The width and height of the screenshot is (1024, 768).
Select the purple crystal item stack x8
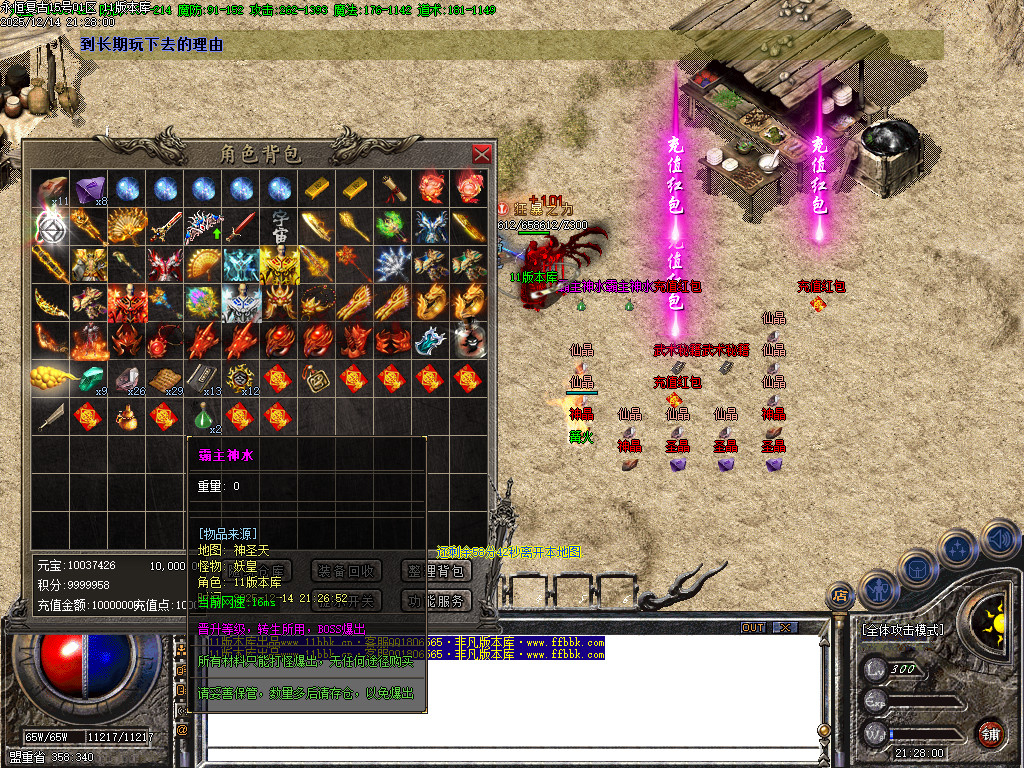pos(91,188)
